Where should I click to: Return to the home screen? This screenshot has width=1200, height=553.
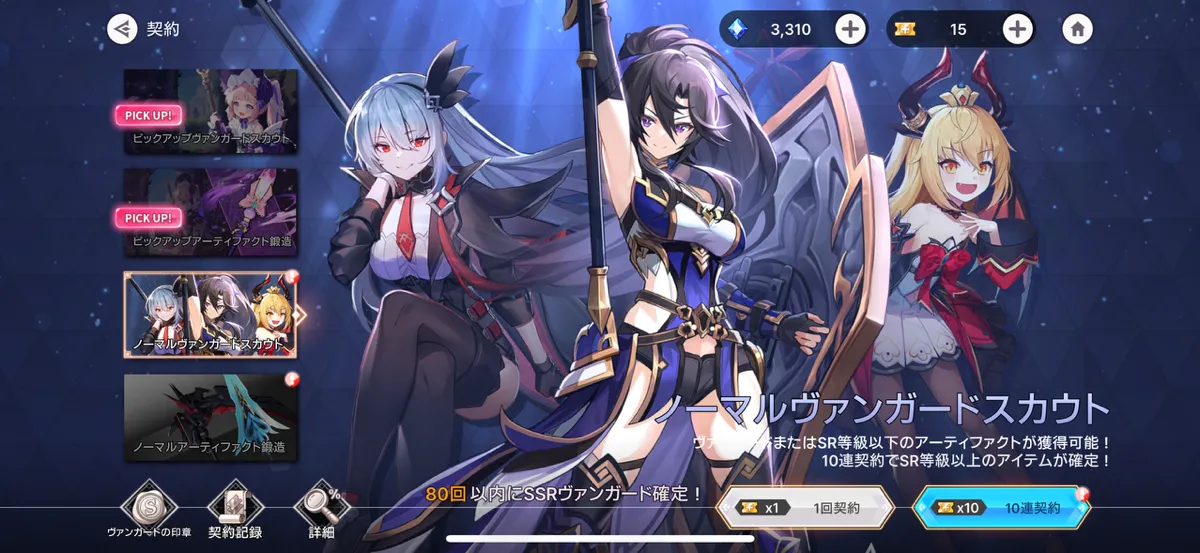tap(1077, 29)
